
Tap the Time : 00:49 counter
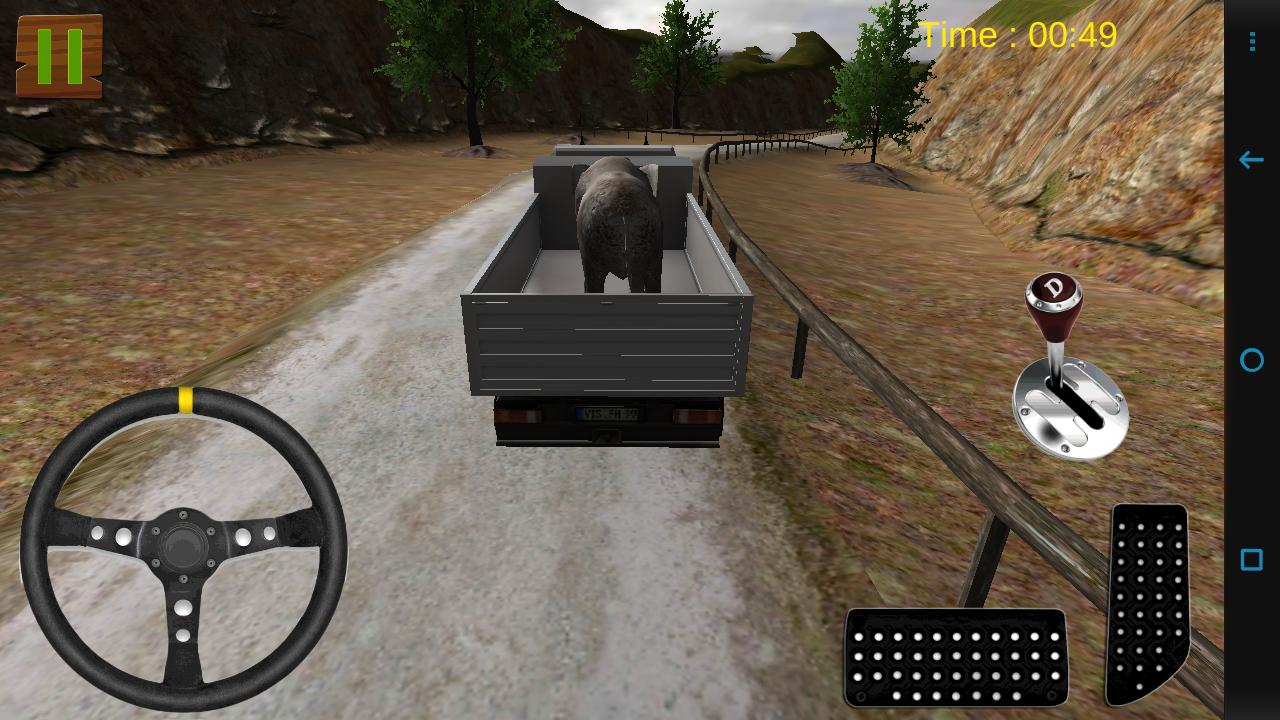click(1020, 33)
